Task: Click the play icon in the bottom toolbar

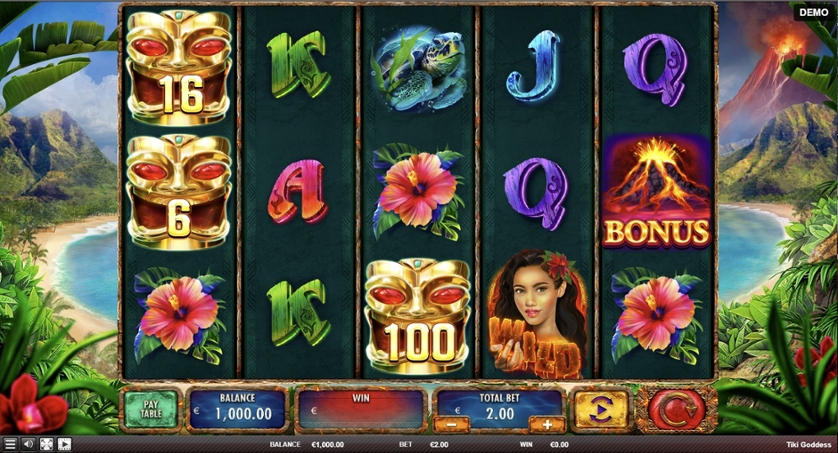Action: 64,444
